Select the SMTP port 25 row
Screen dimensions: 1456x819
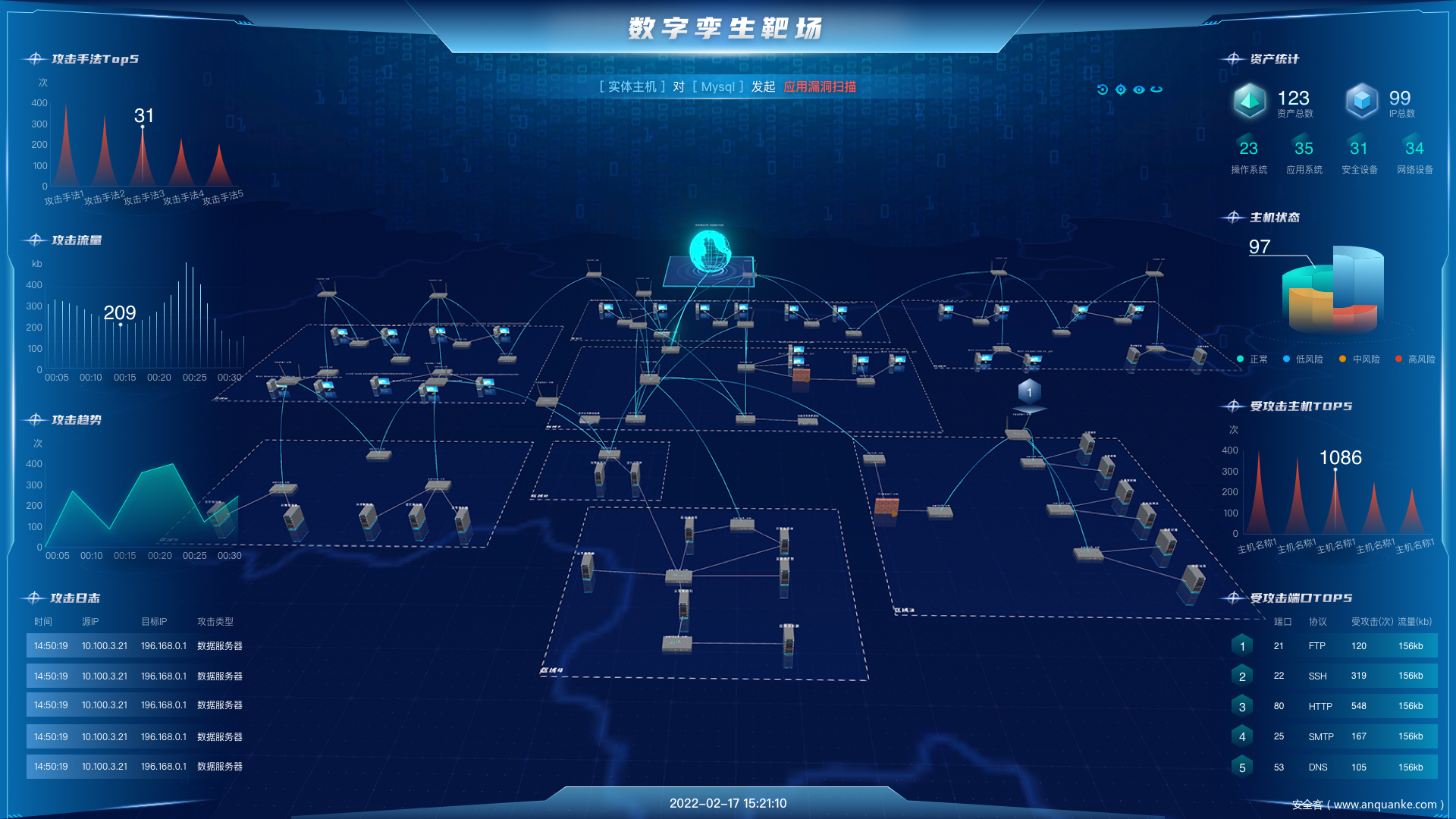point(1335,736)
